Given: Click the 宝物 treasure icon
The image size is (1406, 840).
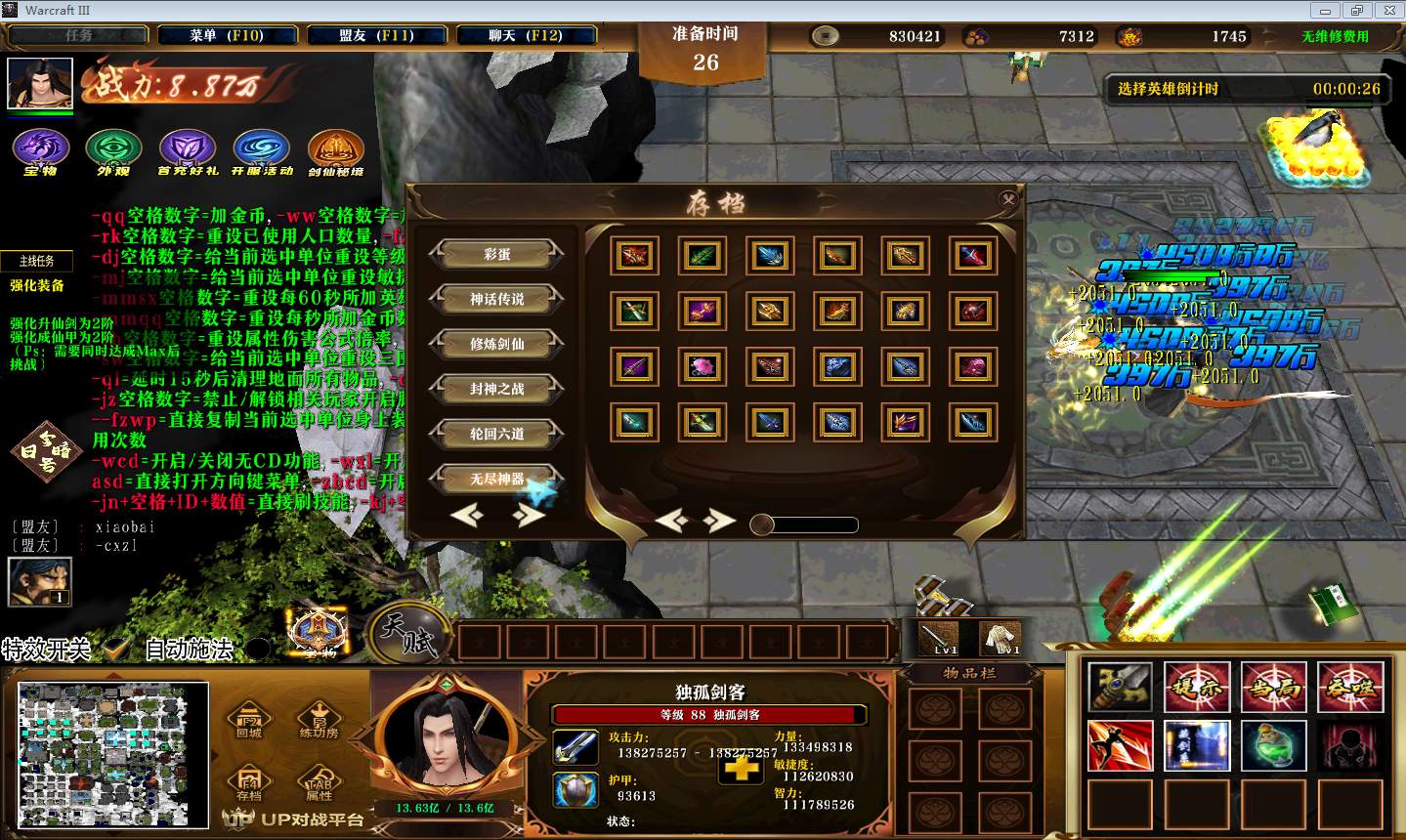Looking at the screenshot, I should 41,151.
